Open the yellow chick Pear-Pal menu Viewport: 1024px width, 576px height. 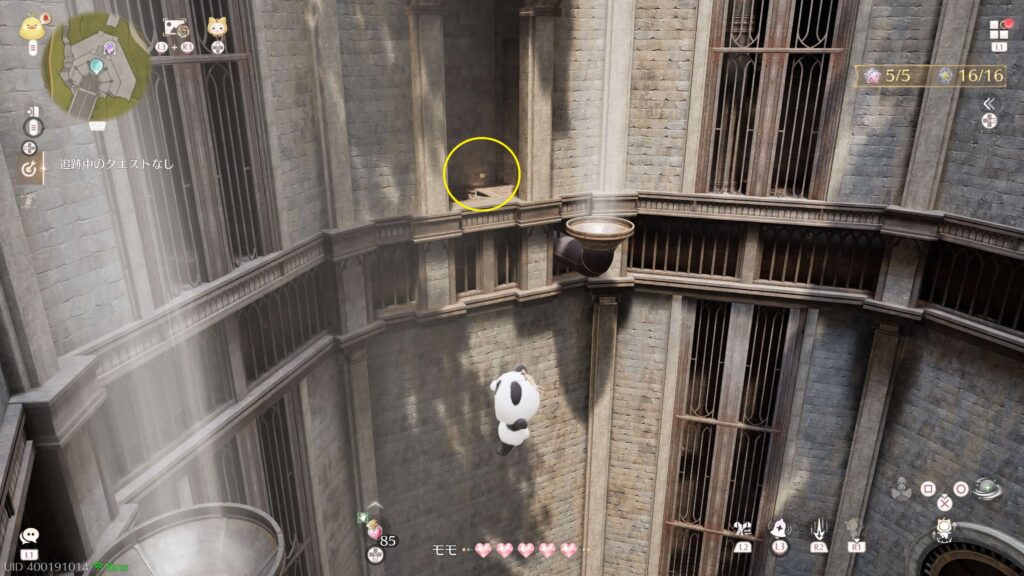(30, 27)
